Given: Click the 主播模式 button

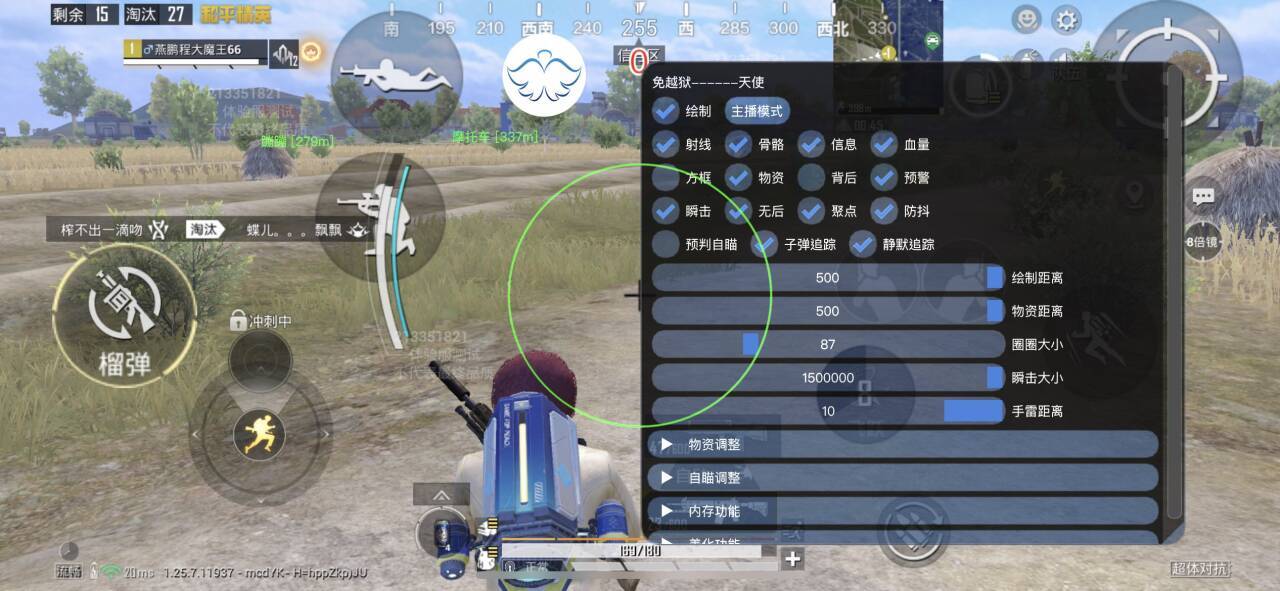Looking at the screenshot, I should coord(757,111).
